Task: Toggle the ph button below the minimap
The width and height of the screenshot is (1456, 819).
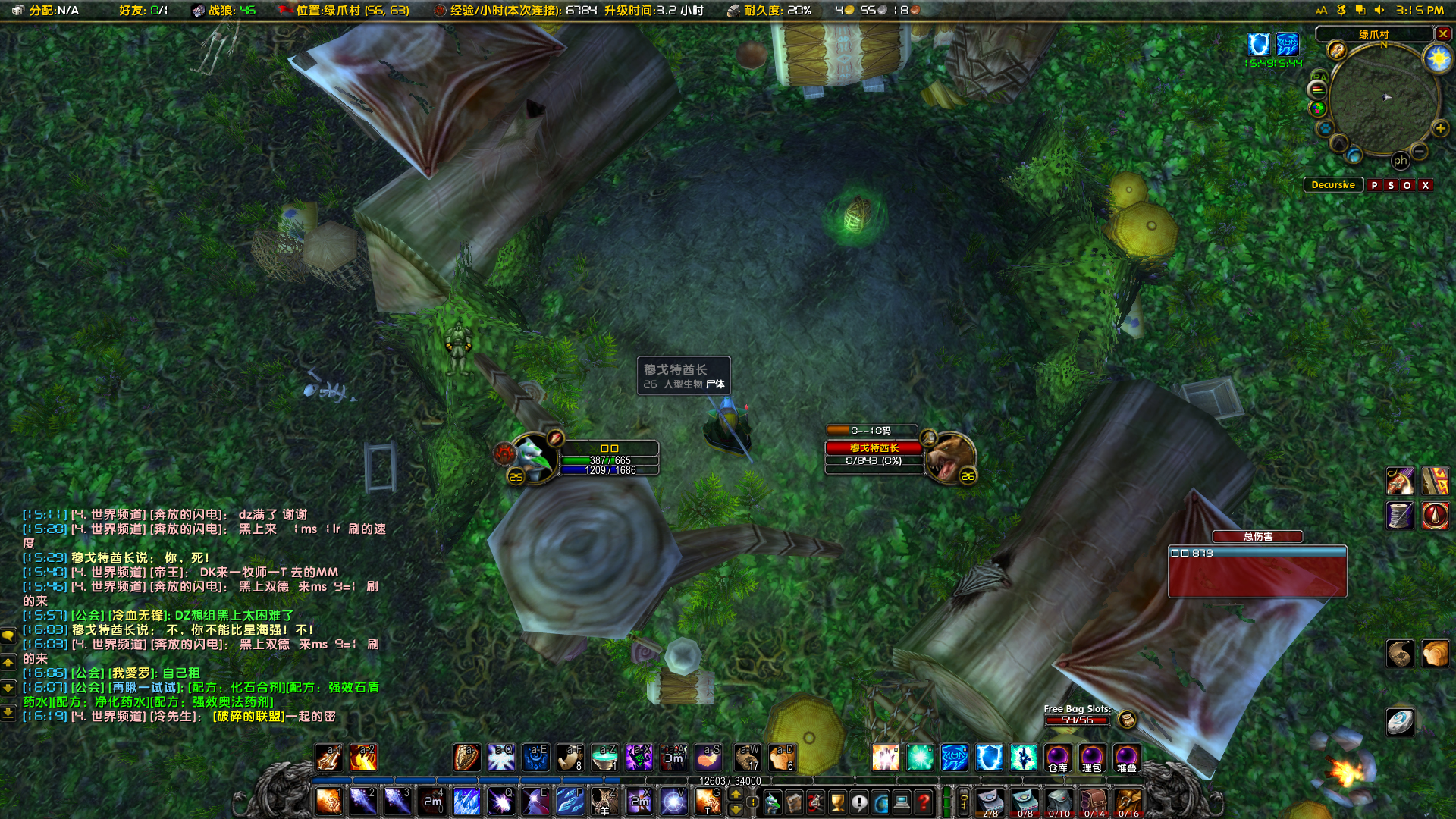Action: 1401,160
